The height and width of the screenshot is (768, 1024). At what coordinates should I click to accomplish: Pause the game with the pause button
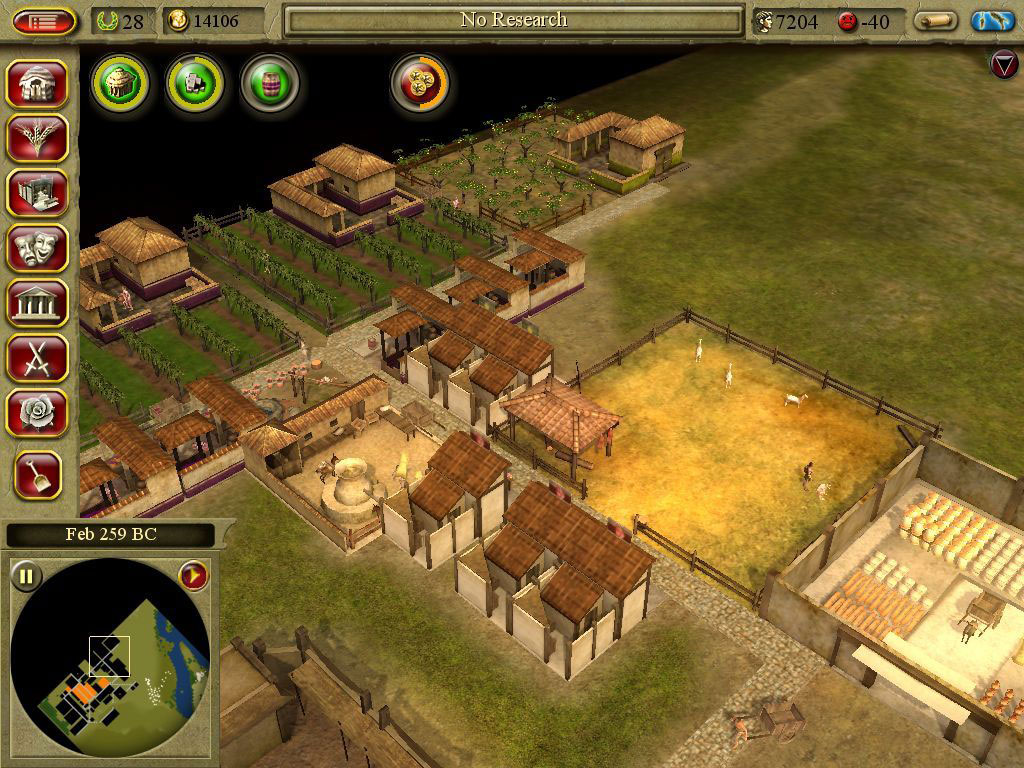pos(26,575)
